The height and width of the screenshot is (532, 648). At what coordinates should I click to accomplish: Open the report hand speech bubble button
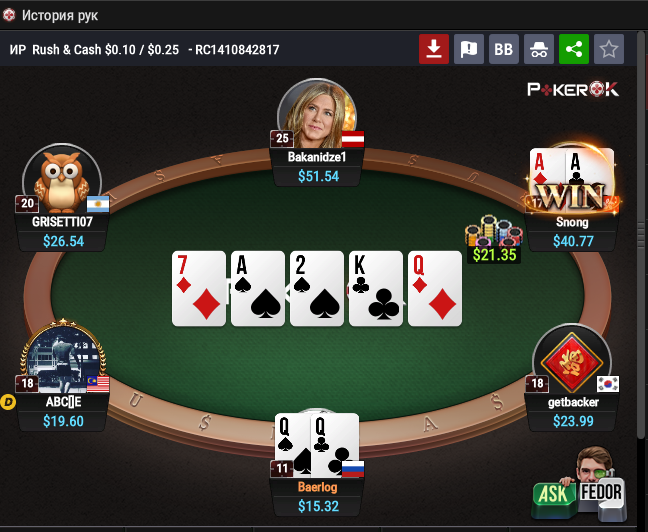coord(468,49)
